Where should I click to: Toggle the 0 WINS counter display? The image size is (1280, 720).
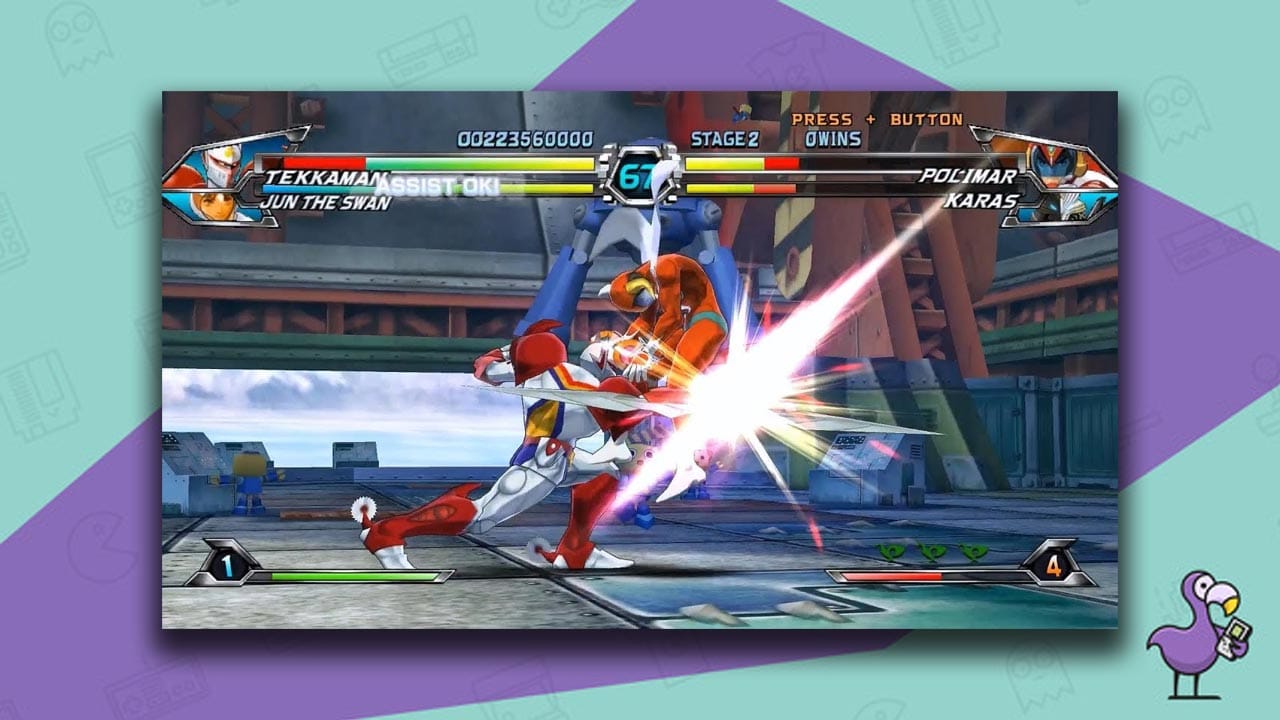835,137
